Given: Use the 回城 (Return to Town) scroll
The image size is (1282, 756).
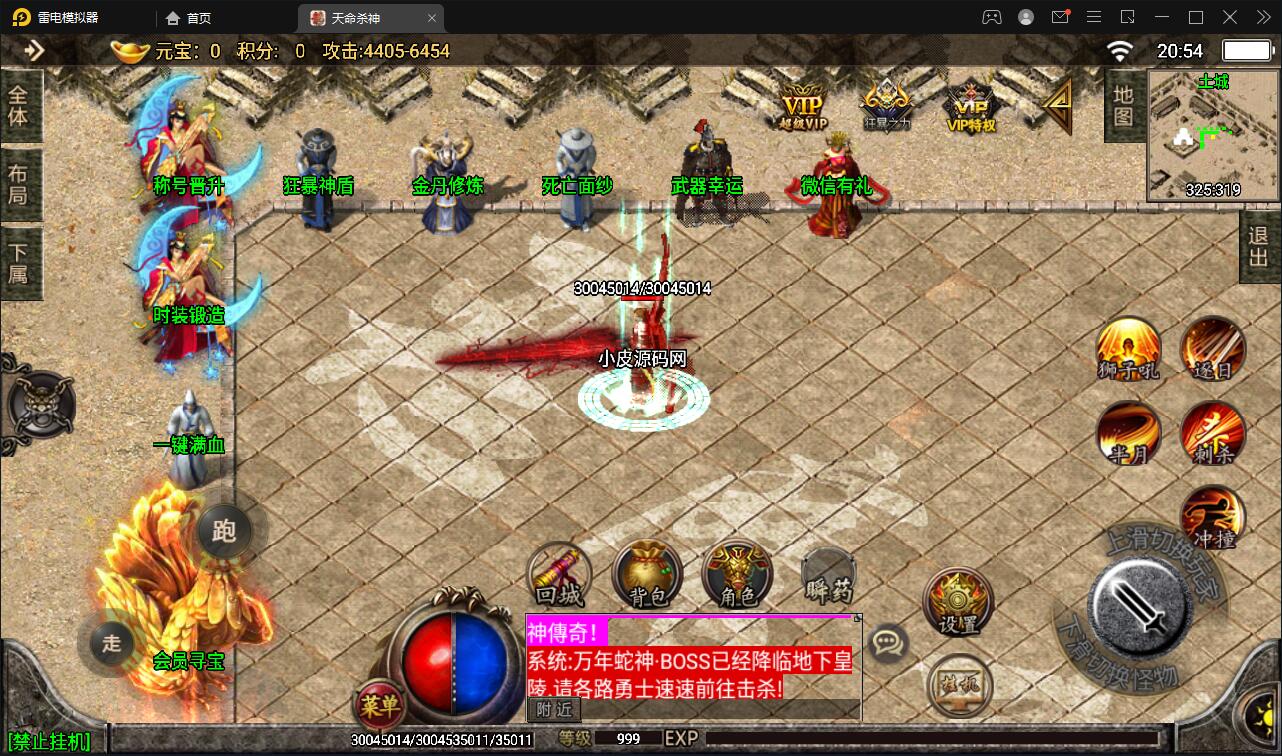Looking at the screenshot, I should click(558, 575).
